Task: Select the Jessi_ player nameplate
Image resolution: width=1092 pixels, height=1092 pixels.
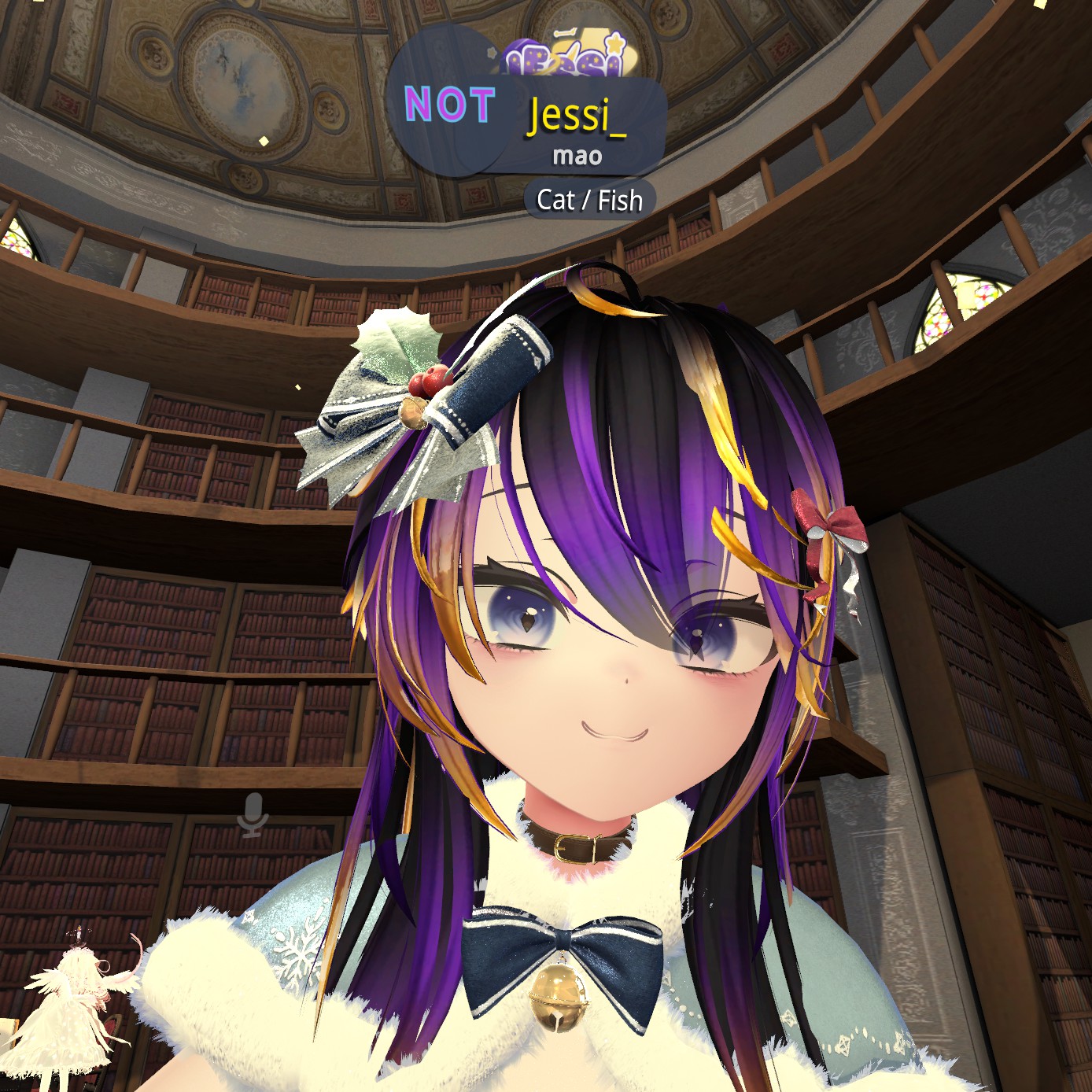Action: click(577, 116)
